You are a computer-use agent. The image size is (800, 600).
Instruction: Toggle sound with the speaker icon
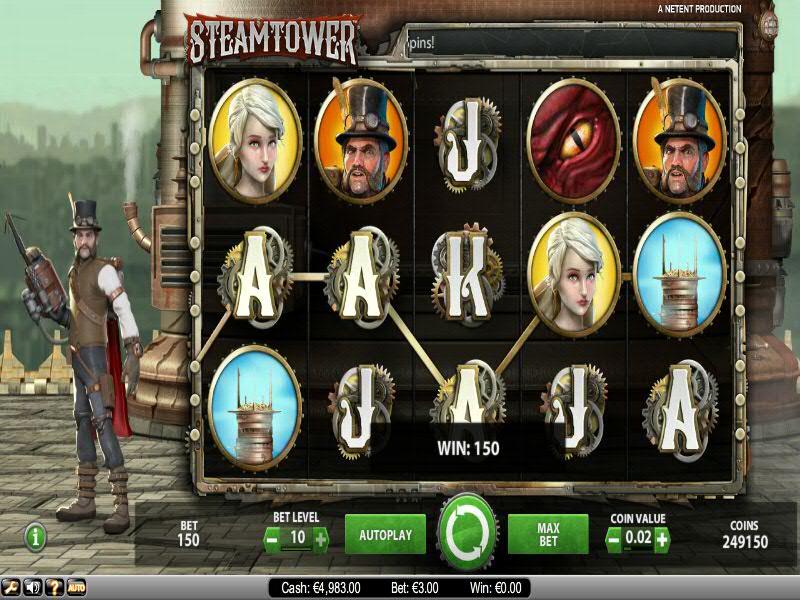pyautogui.click(x=32, y=587)
